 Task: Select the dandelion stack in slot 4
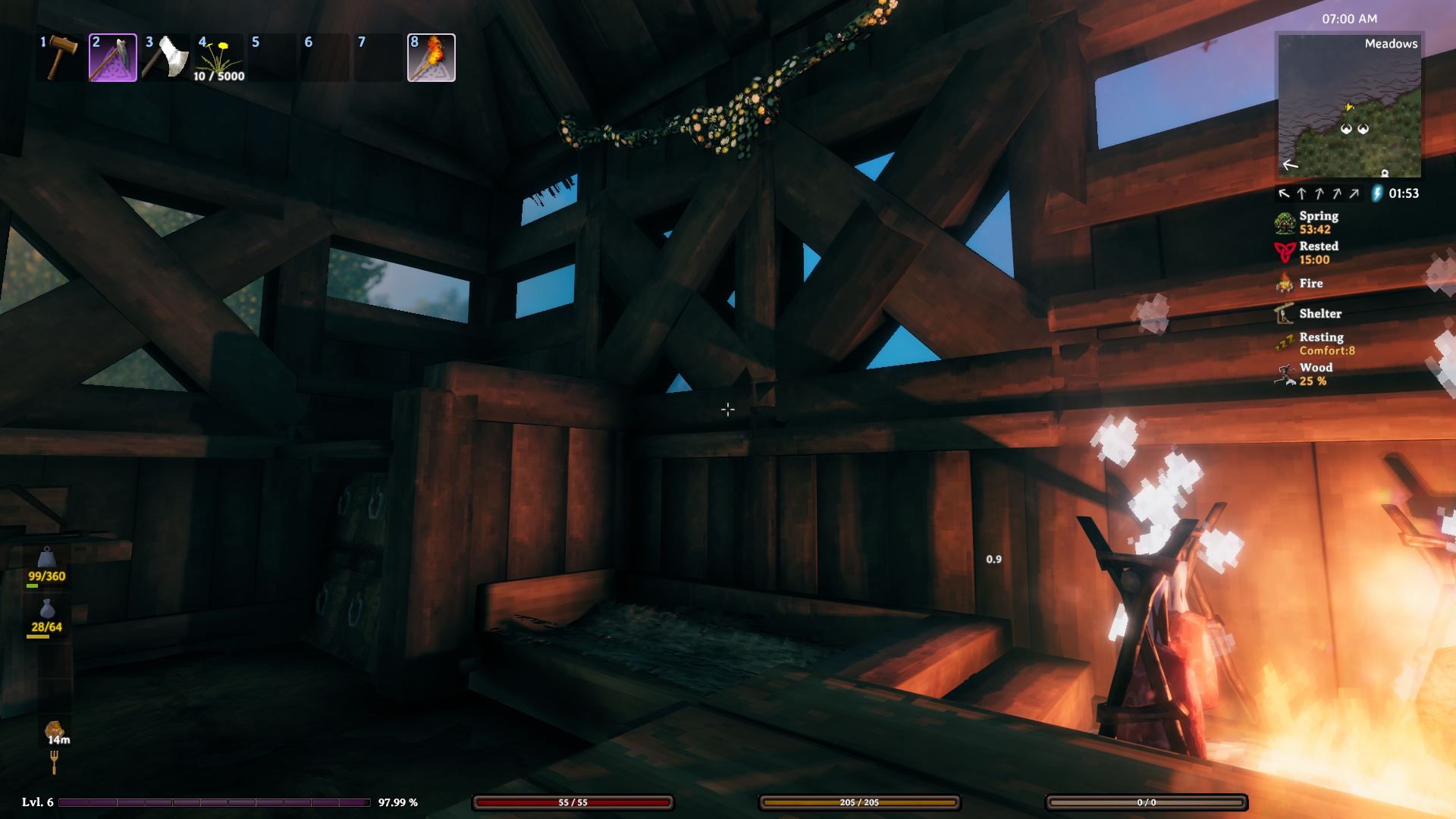coord(219,58)
